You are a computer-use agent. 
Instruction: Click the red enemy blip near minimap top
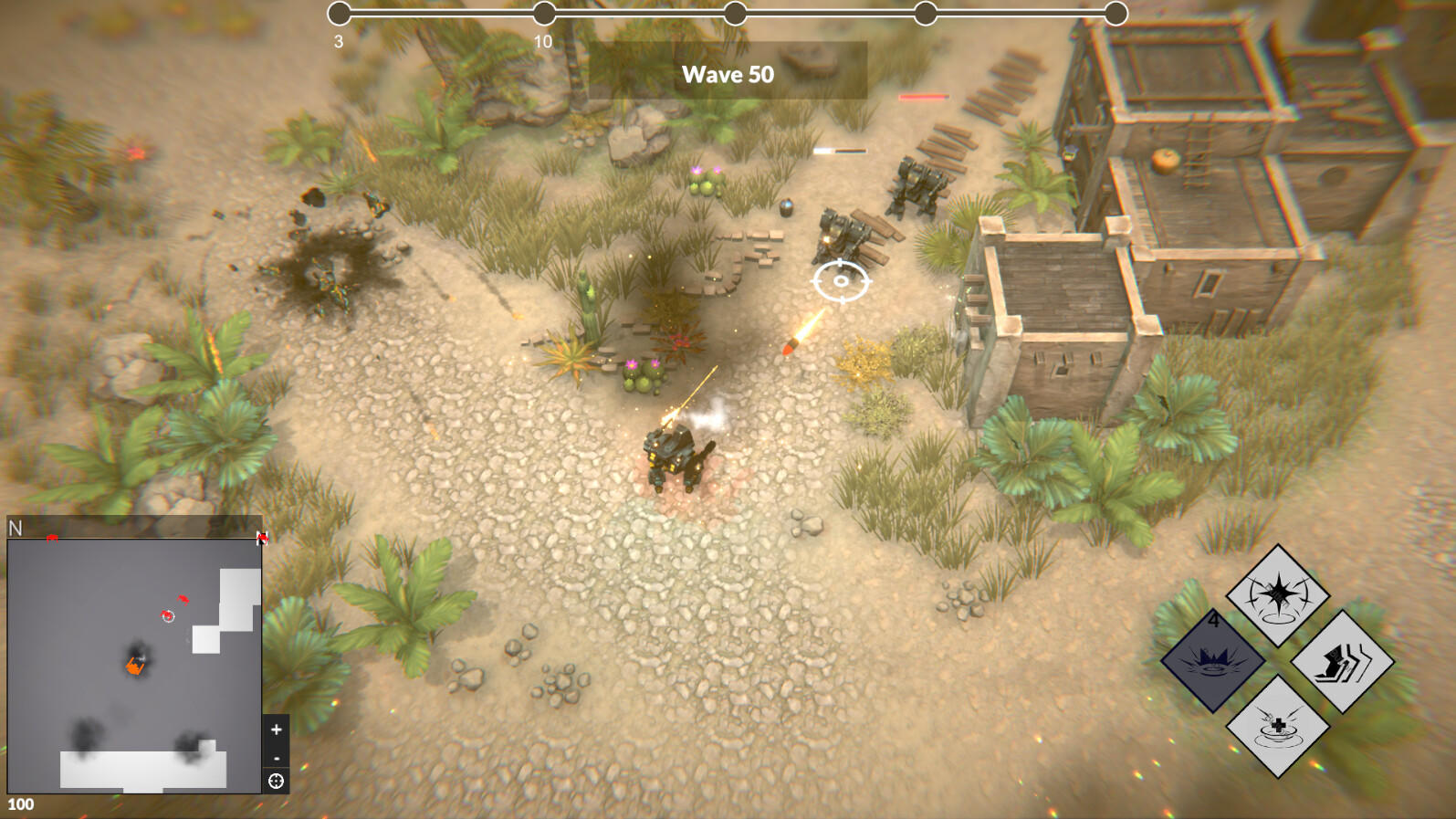pyautogui.click(x=53, y=538)
